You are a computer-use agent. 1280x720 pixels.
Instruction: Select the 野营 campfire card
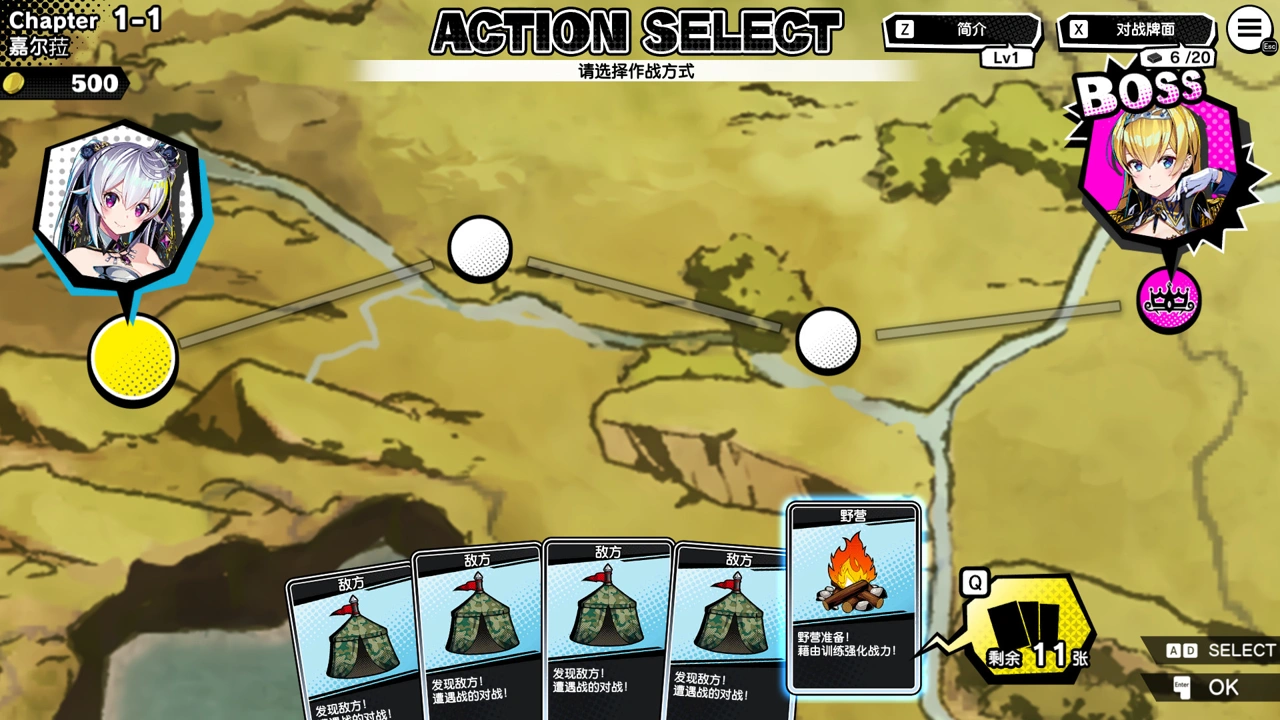(853, 597)
